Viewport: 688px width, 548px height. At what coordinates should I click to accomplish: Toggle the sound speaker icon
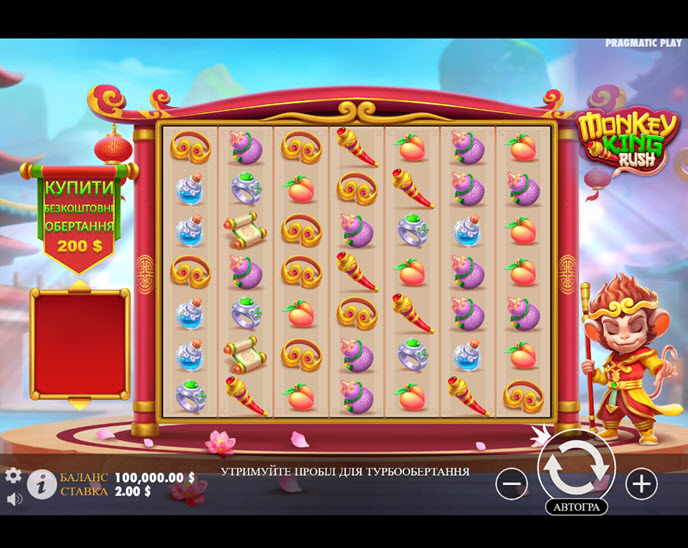pyautogui.click(x=14, y=498)
